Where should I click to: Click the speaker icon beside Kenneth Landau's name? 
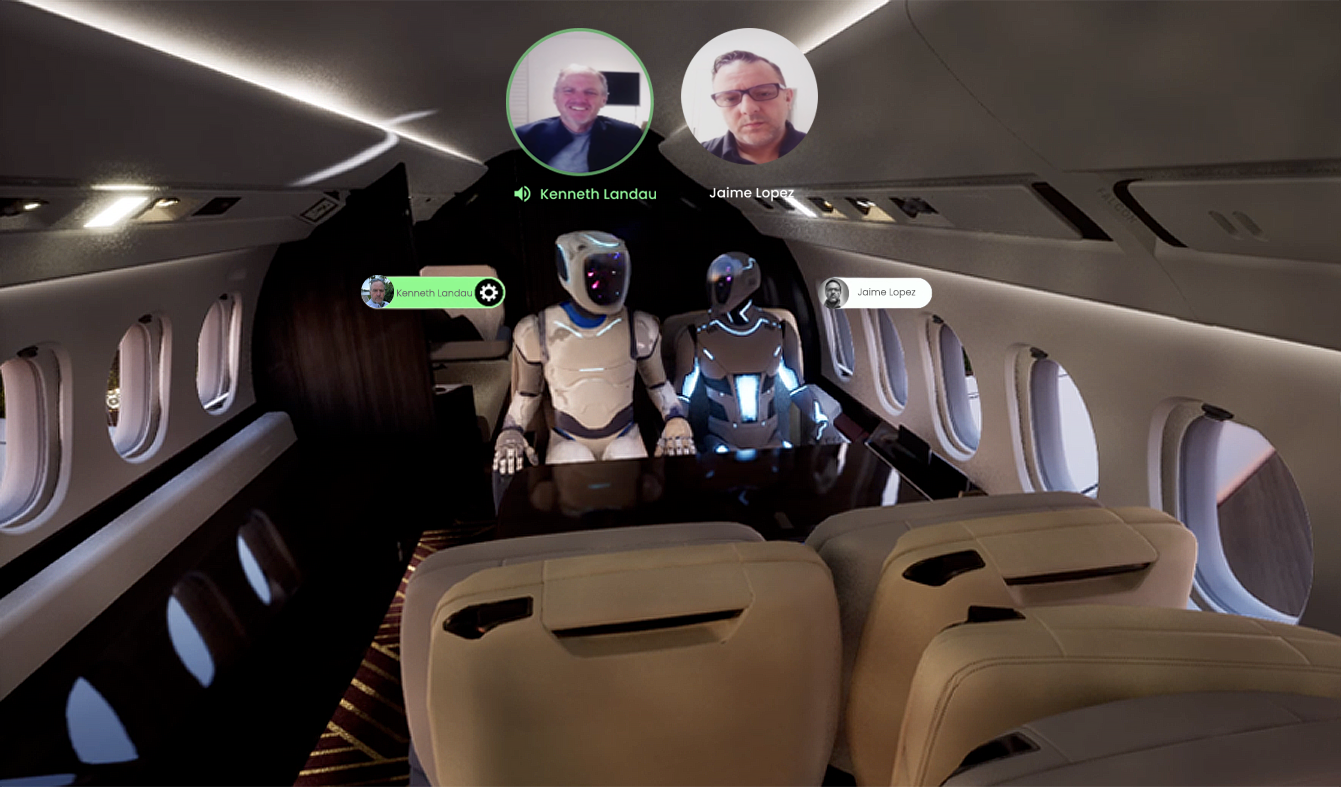[x=521, y=193]
